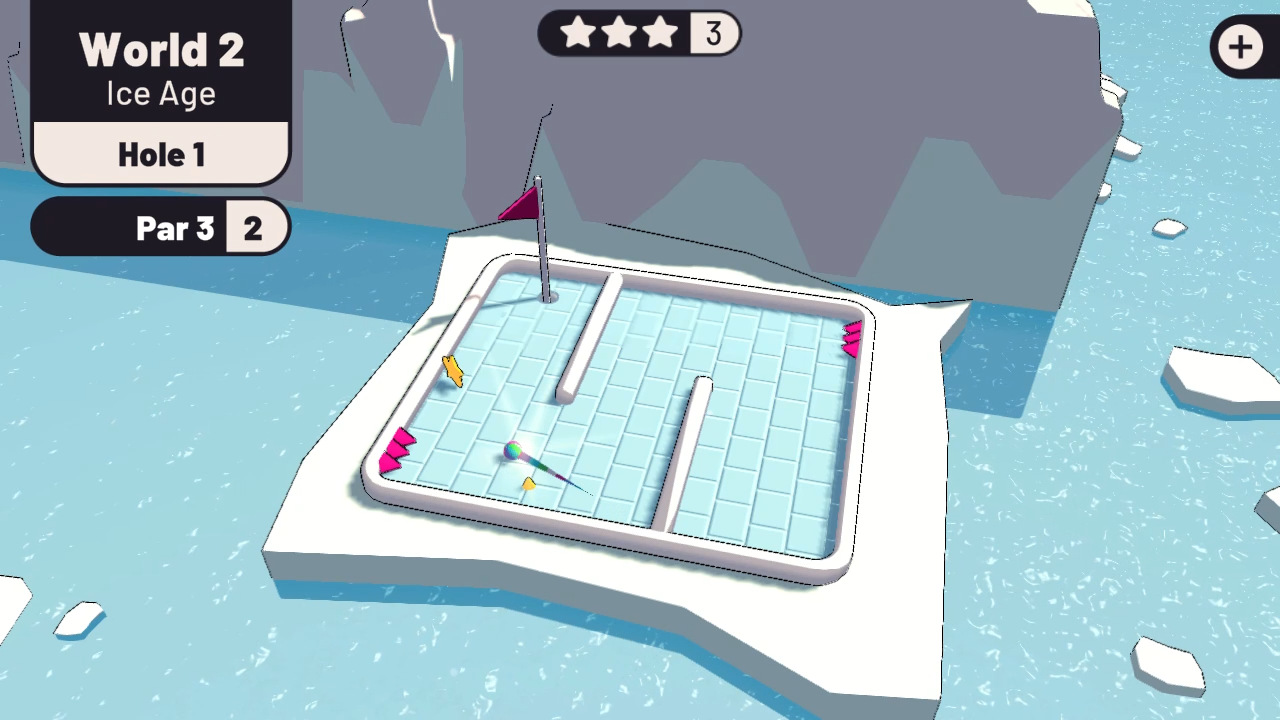This screenshot has width=1280, height=720.
Task: Click the yellow aiming marker near the ball
Action: coord(529,484)
